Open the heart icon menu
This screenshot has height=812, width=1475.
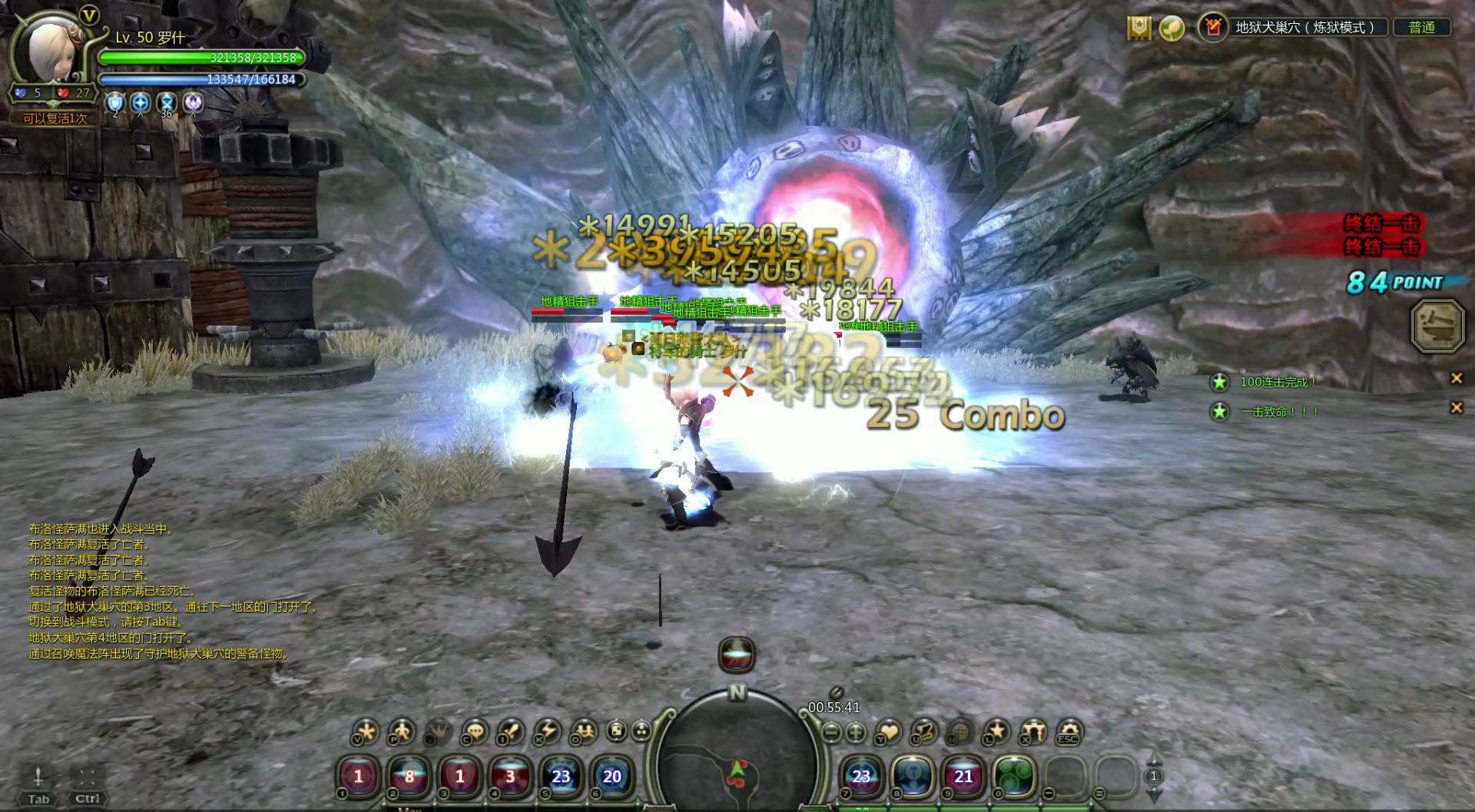coord(889,731)
